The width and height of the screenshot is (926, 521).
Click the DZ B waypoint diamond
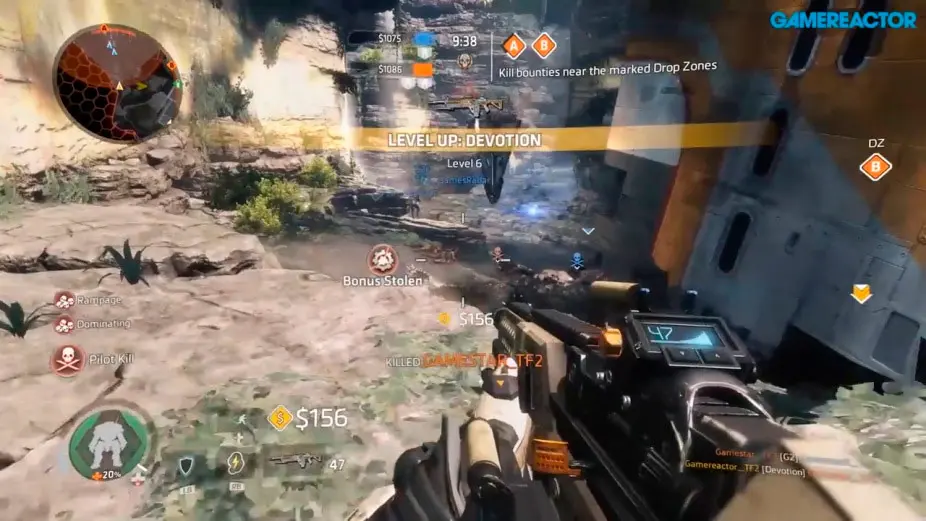875,166
